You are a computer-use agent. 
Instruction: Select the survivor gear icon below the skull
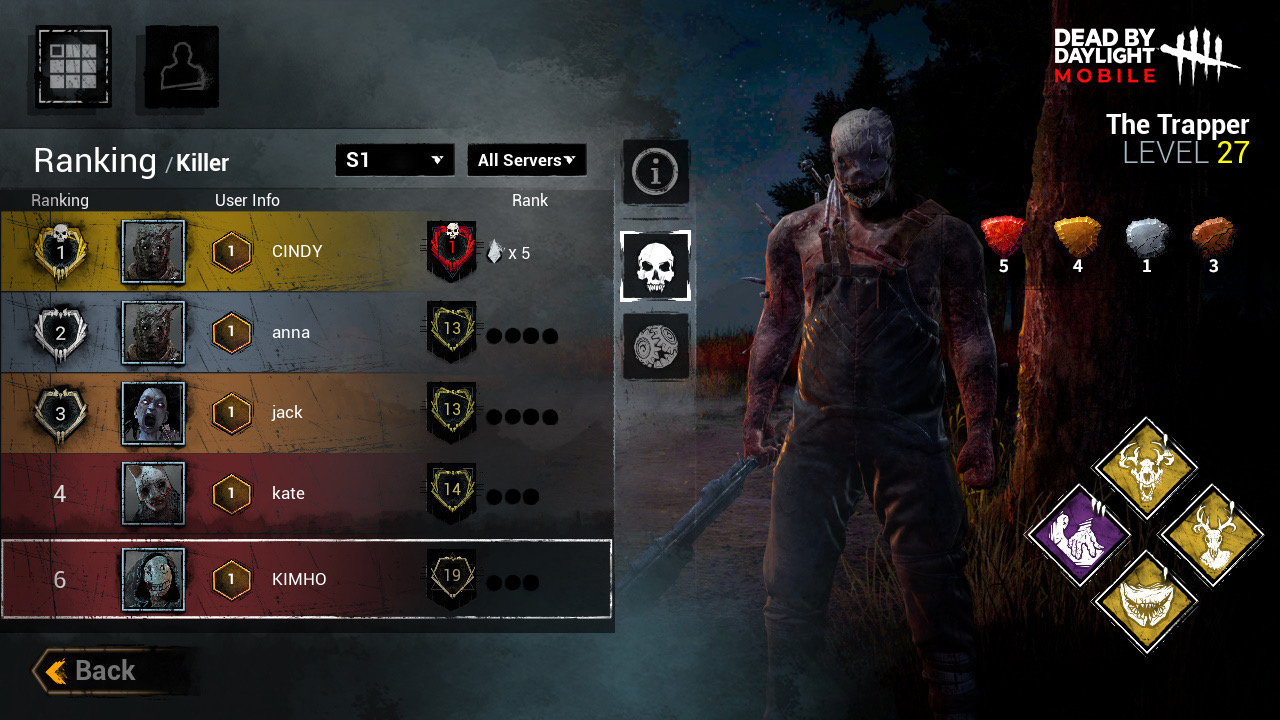pyautogui.click(x=656, y=349)
